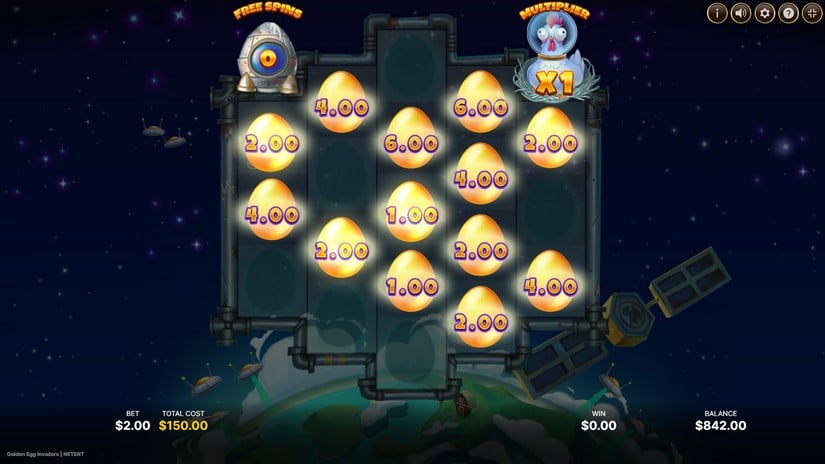Open the game info panel
The image size is (825, 464).
click(717, 13)
